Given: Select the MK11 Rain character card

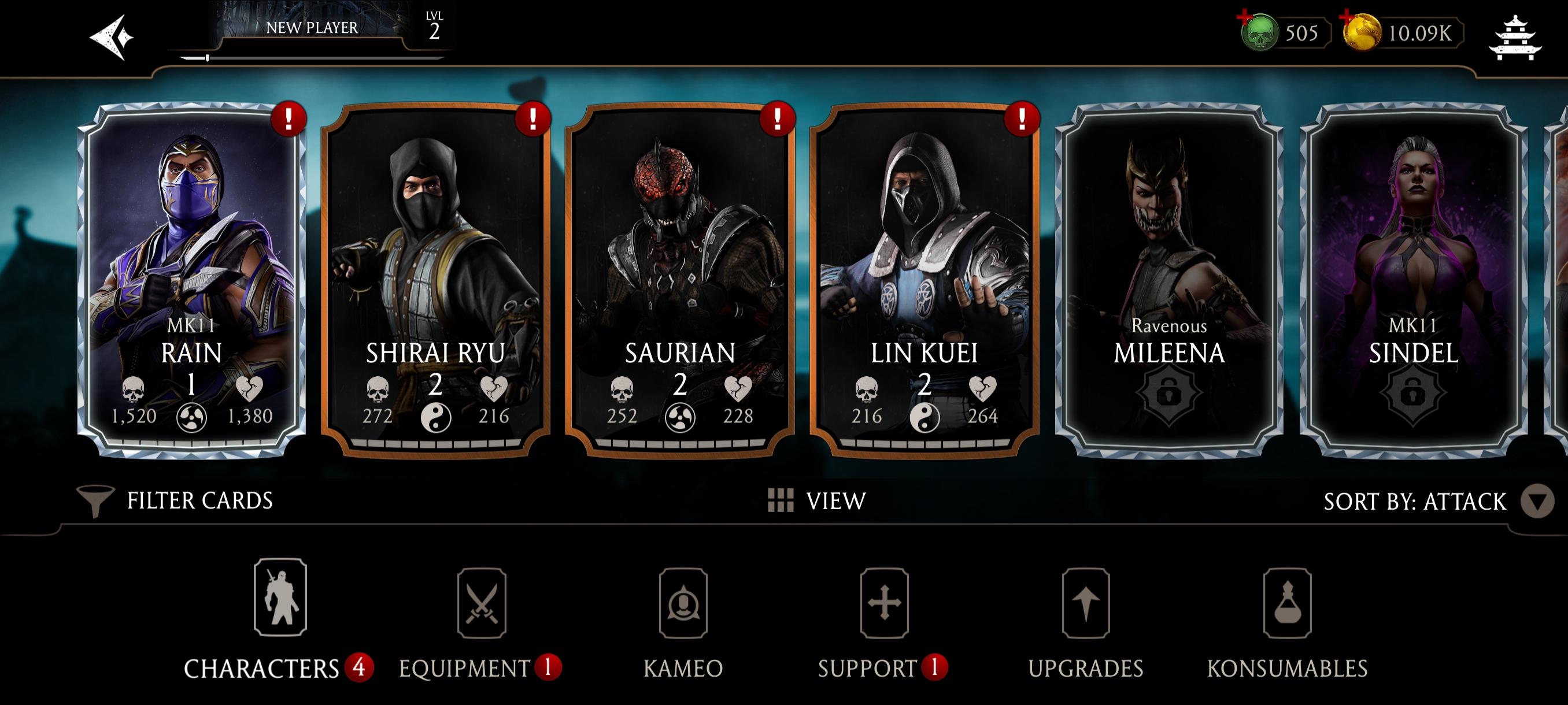Looking at the screenshot, I should (x=192, y=280).
